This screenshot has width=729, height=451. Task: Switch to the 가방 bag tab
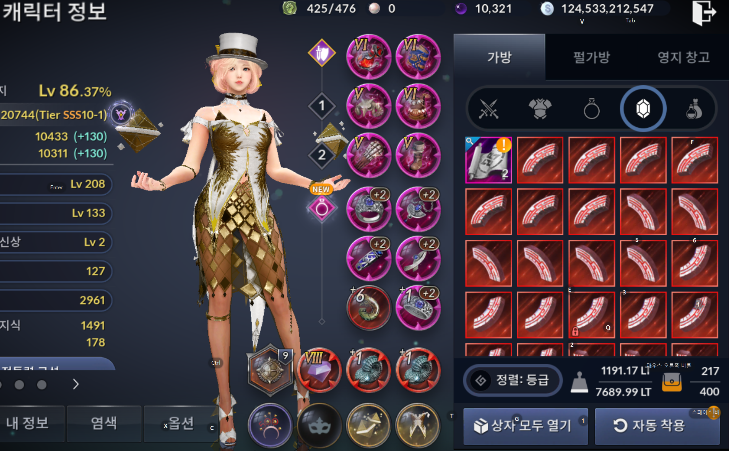pyautogui.click(x=499, y=57)
